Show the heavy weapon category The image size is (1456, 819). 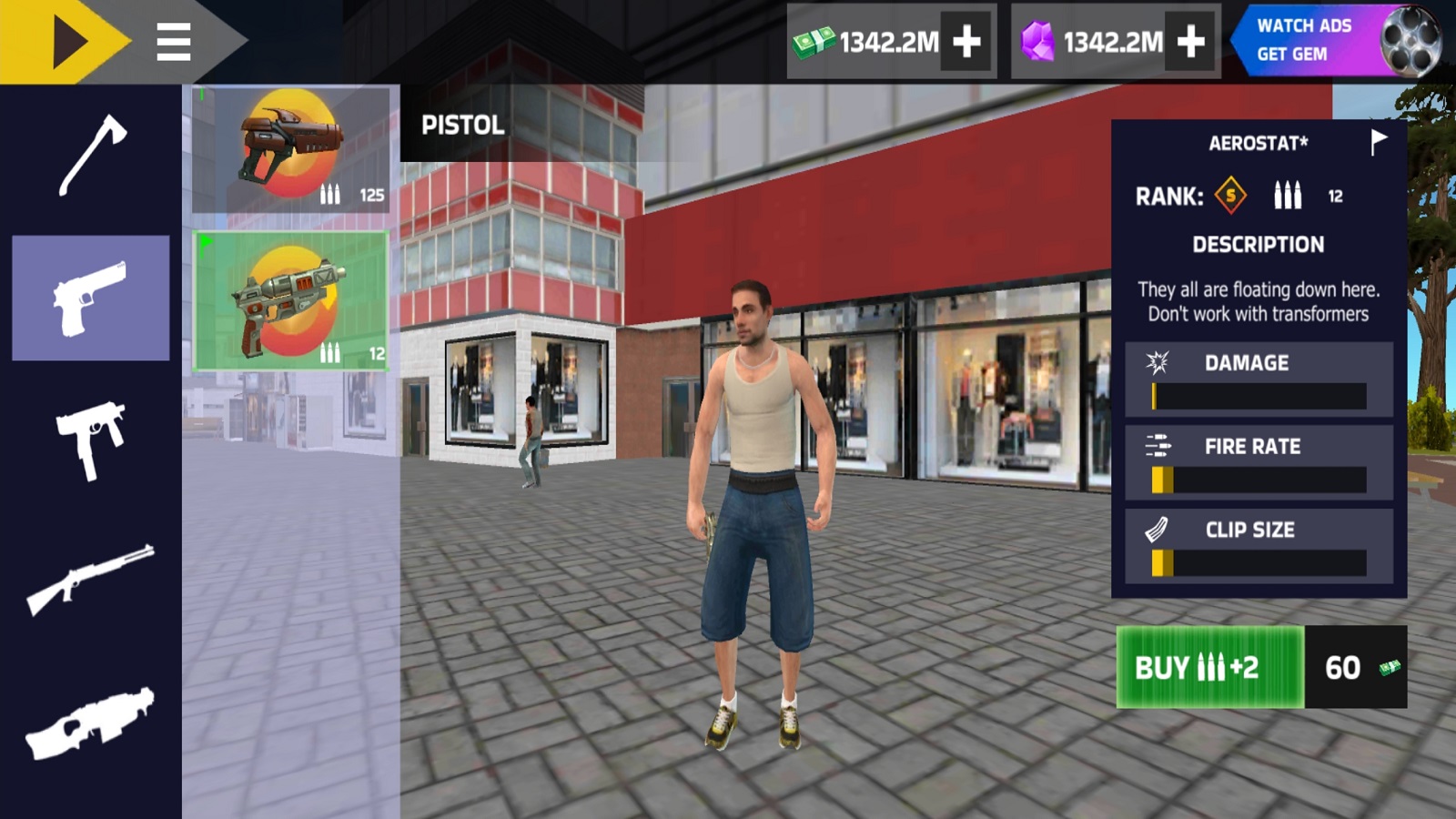[x=91, y=723]
